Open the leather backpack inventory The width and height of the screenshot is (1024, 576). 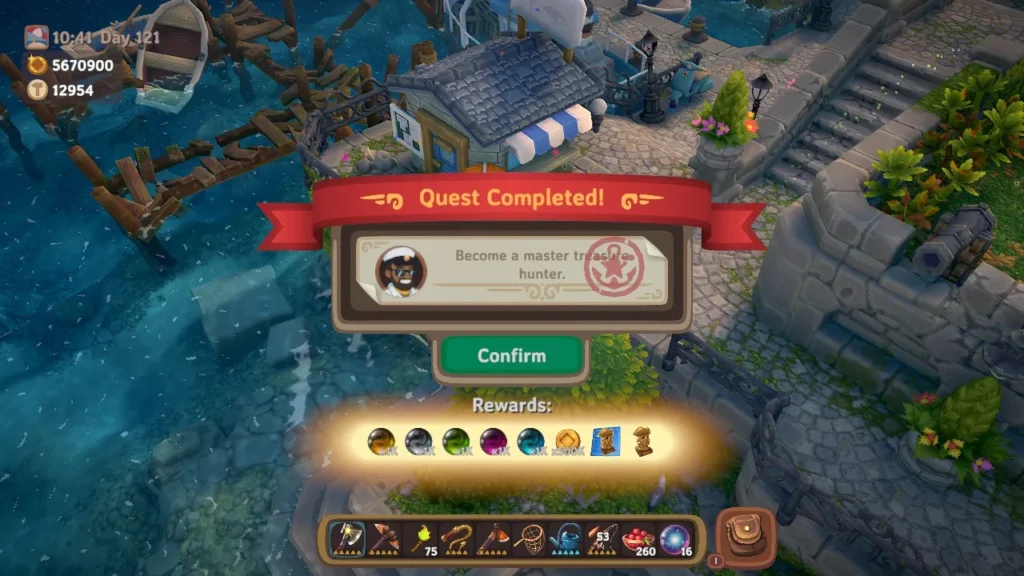[x=746, y=538]
